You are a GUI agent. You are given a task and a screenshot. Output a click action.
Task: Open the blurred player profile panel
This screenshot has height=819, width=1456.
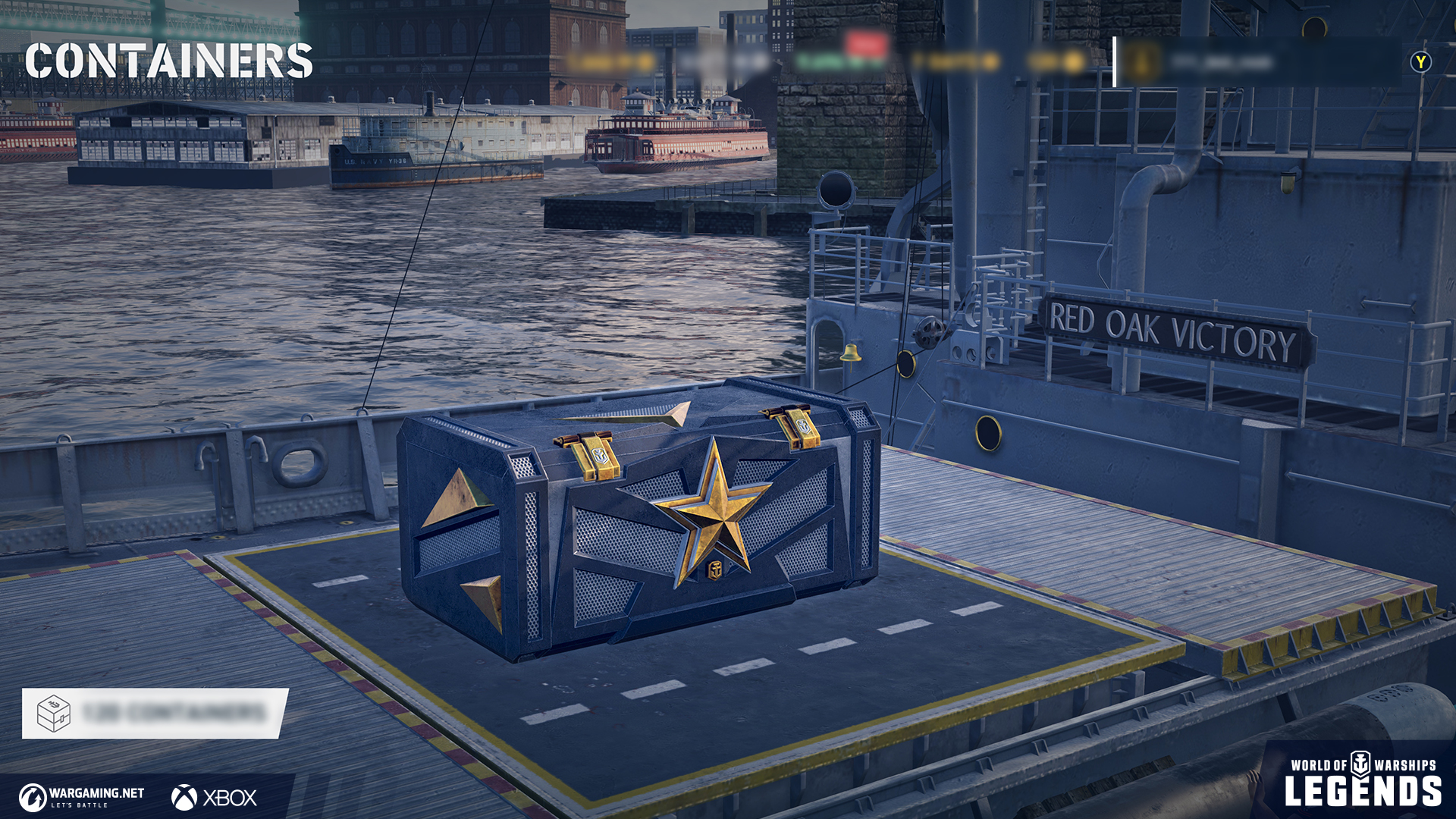coord(1255,62)
